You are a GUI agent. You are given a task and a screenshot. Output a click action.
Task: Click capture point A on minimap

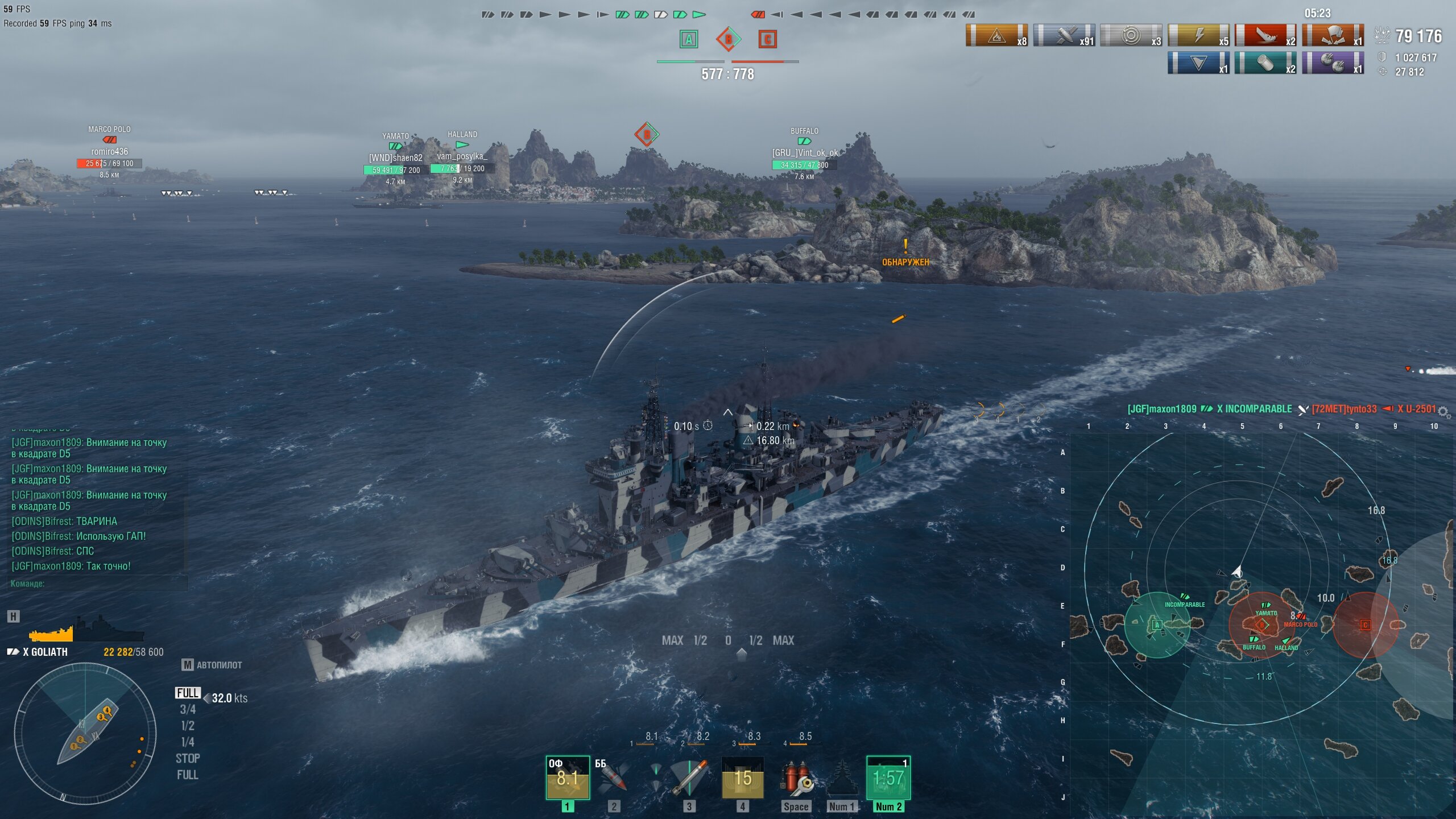1156,624
